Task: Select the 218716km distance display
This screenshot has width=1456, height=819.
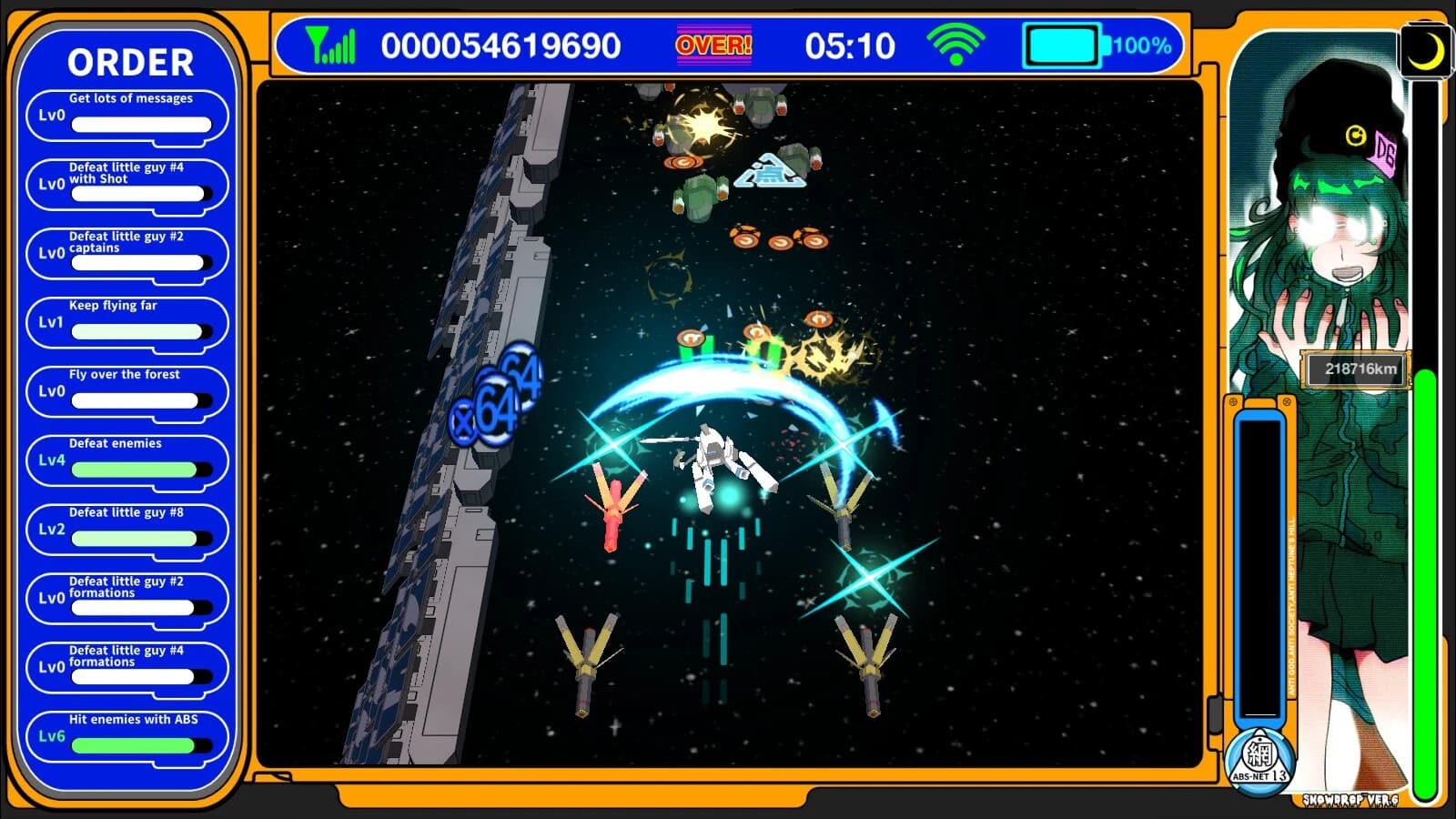Action: (x=1354, y=369)
